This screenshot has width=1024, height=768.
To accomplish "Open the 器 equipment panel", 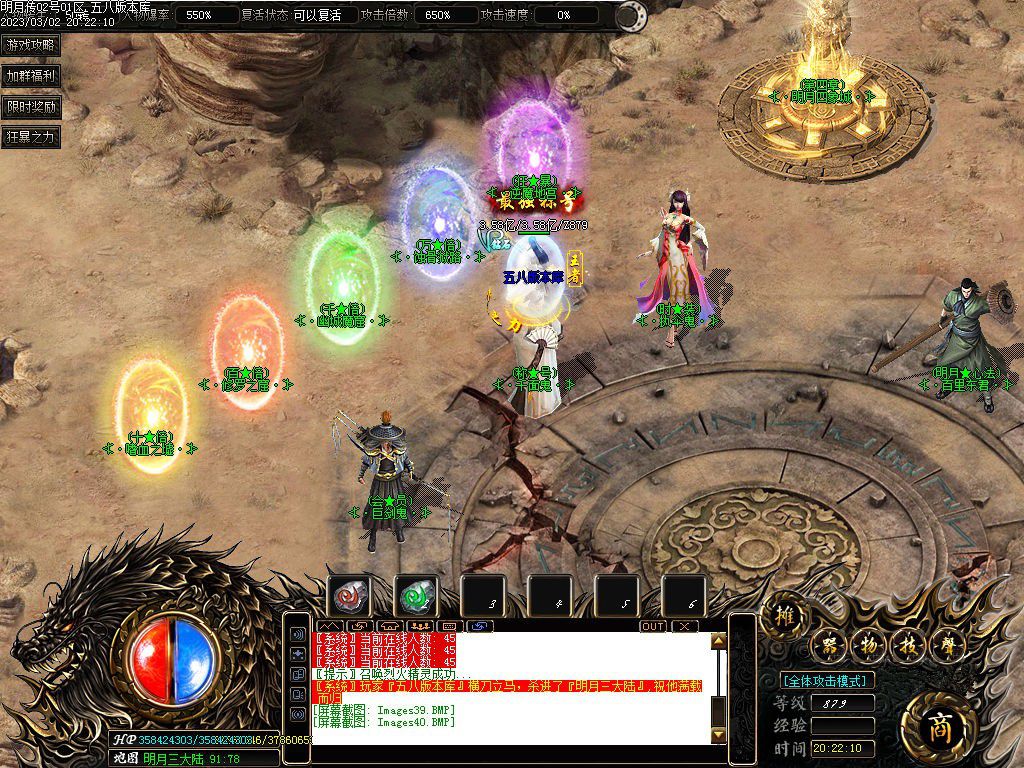I will 828,645.
